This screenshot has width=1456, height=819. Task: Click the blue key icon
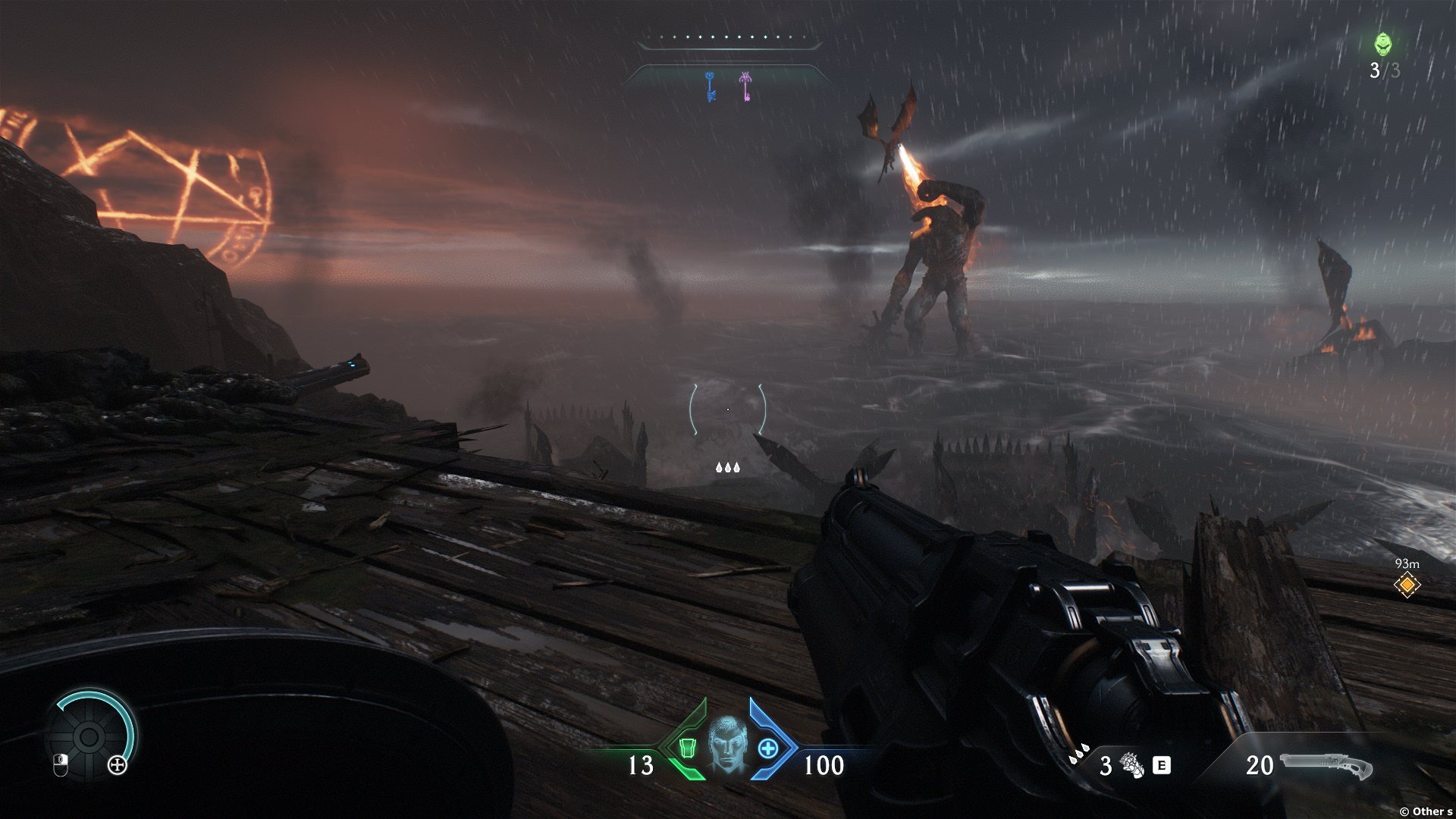[x=711, y=86]
